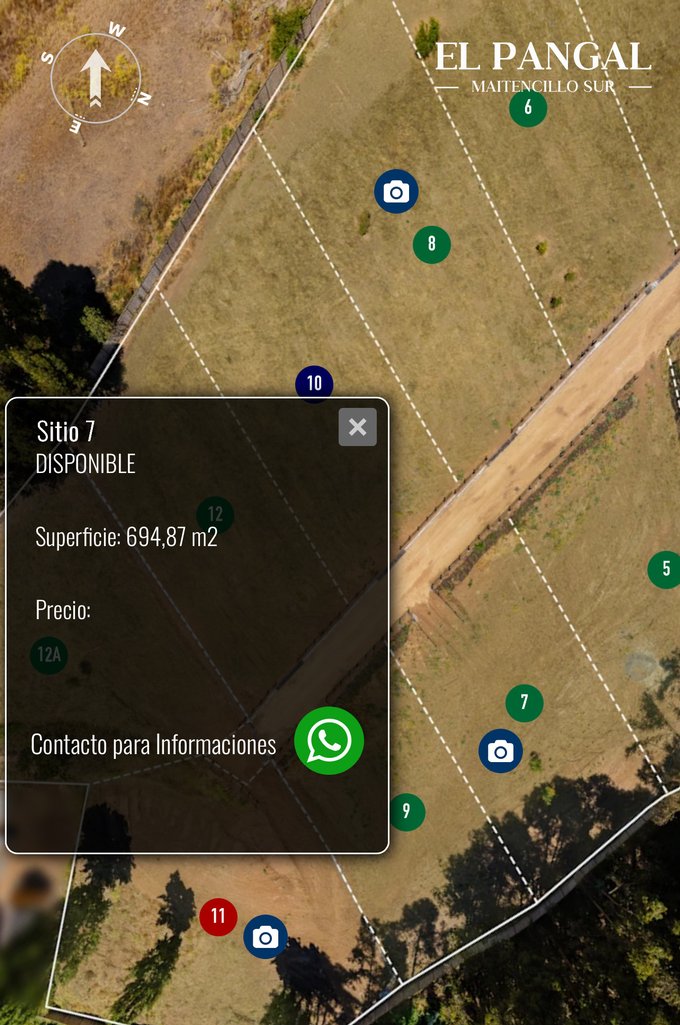Open the camera icon beside lot 11
This screenshot has width=680, height=1025.
coord(265,937)
